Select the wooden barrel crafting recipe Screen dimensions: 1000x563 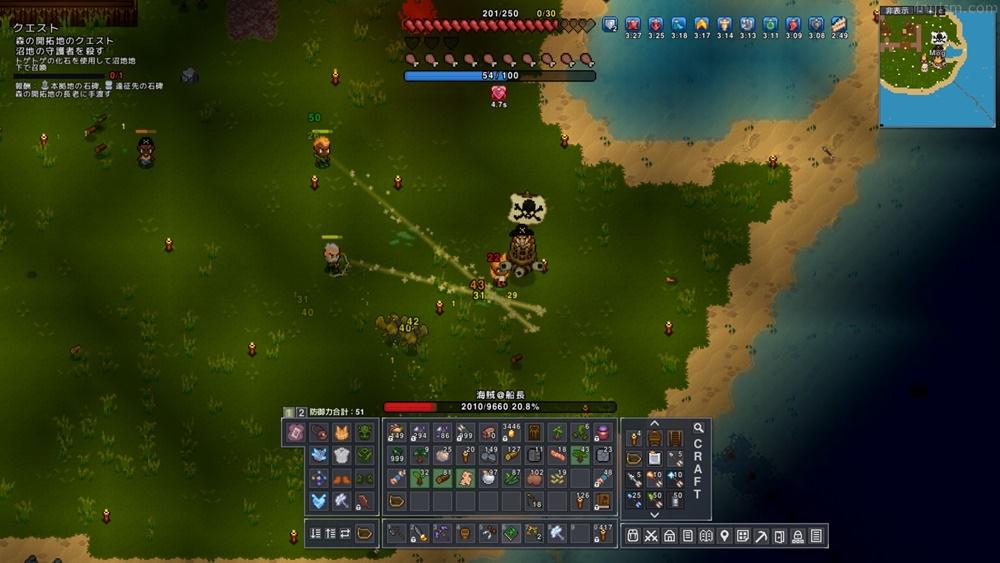pyautogui.click(x=655, y=437)
